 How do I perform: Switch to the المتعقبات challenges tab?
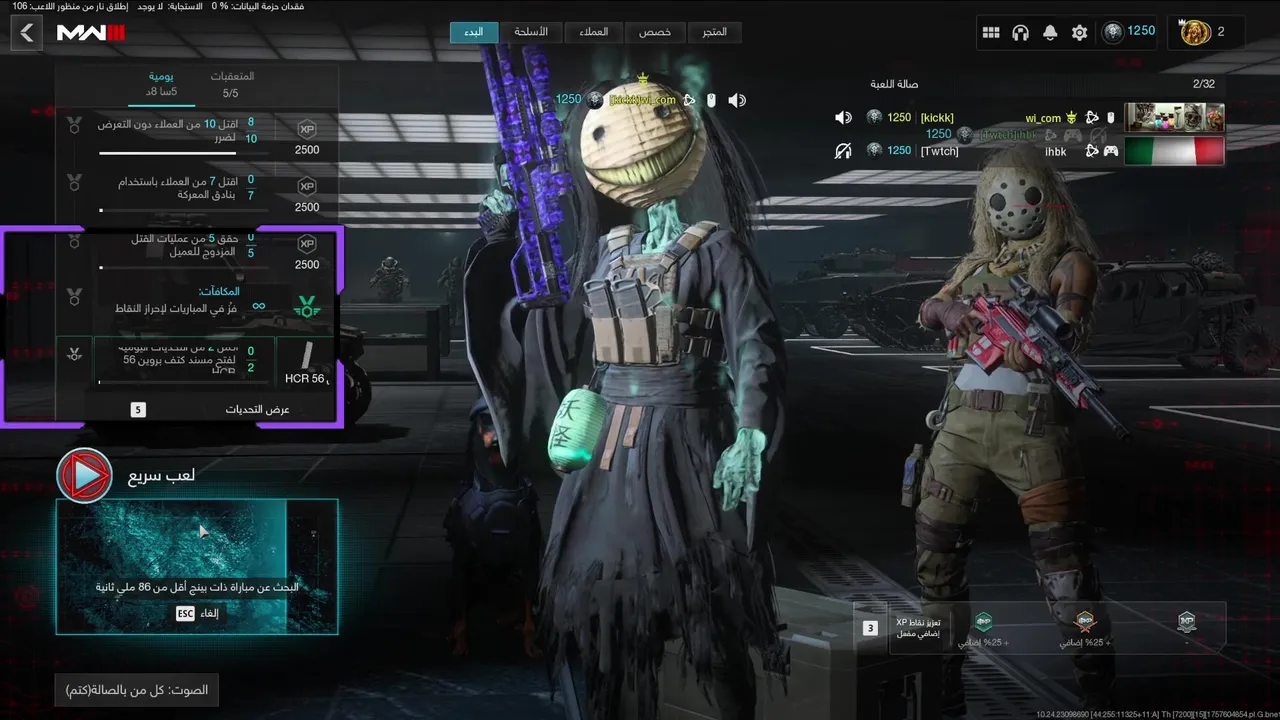pyautogui.click(x=231, y=85)
